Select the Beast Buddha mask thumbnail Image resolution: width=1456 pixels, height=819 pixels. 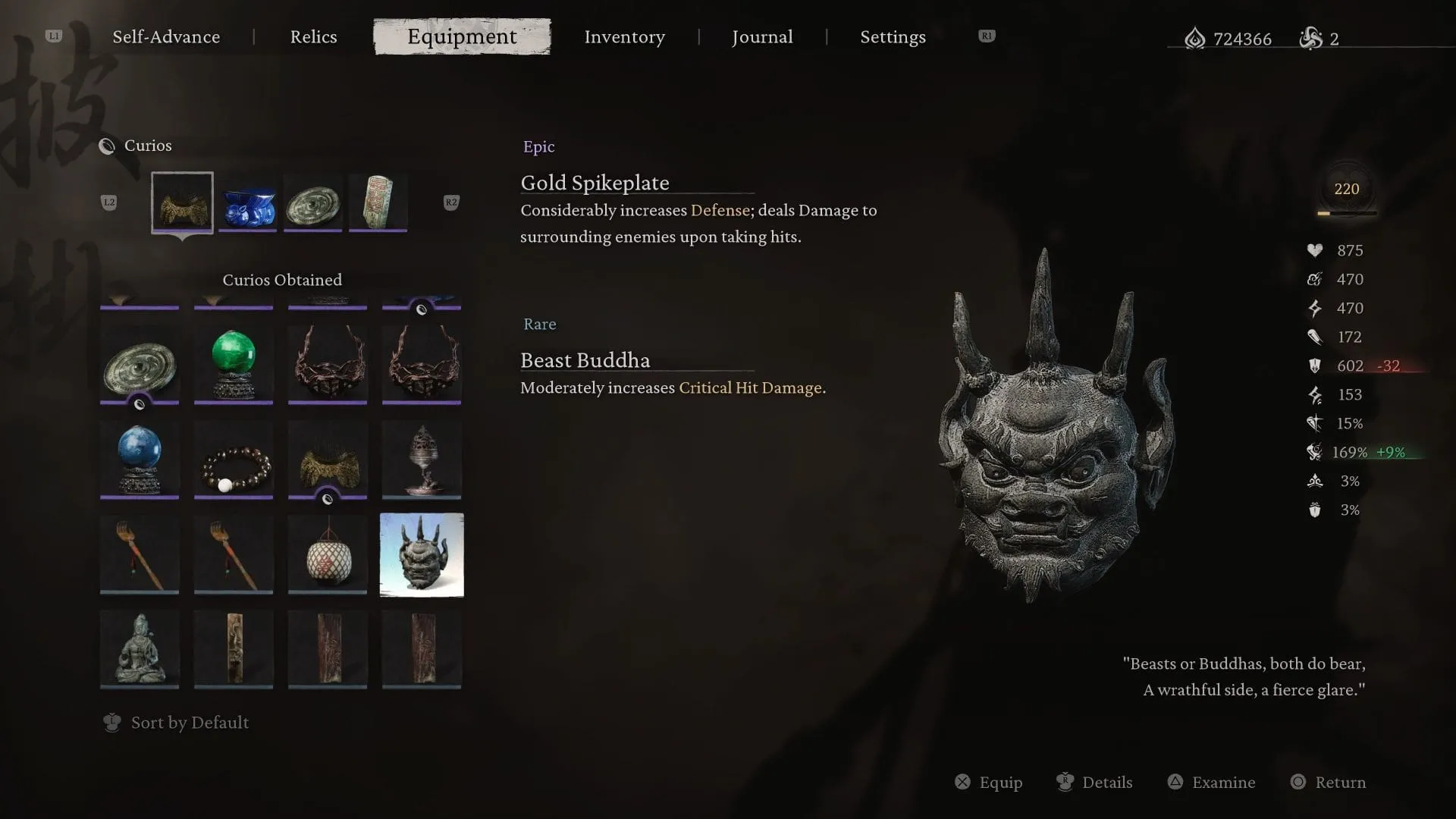422,554
